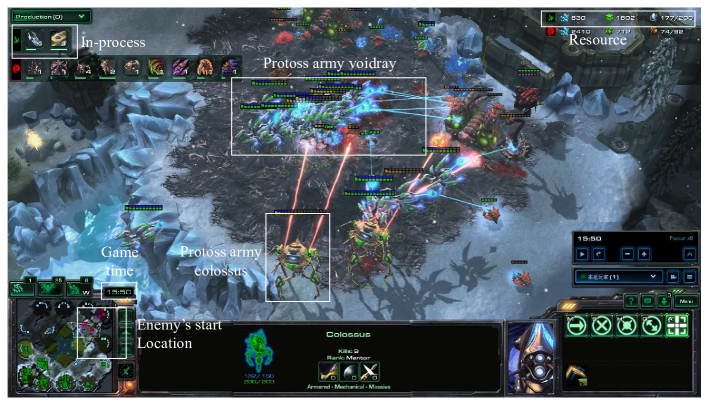This screenshot has height=403, width=708.
Task: Increase replay speed with the plus button
Action: pyautogui.click(x=643, y=254)
